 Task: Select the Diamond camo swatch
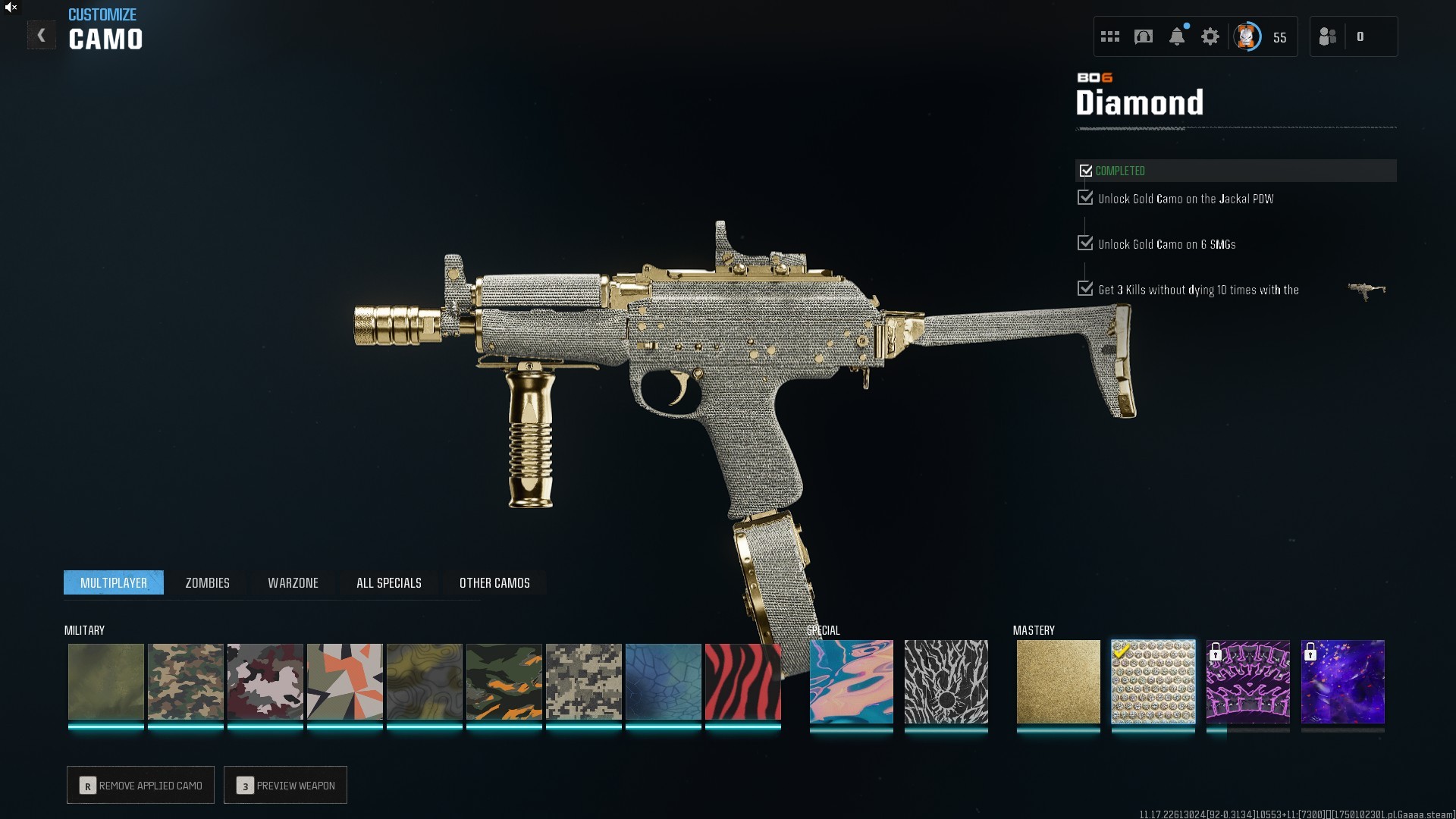pos(1153,682)
